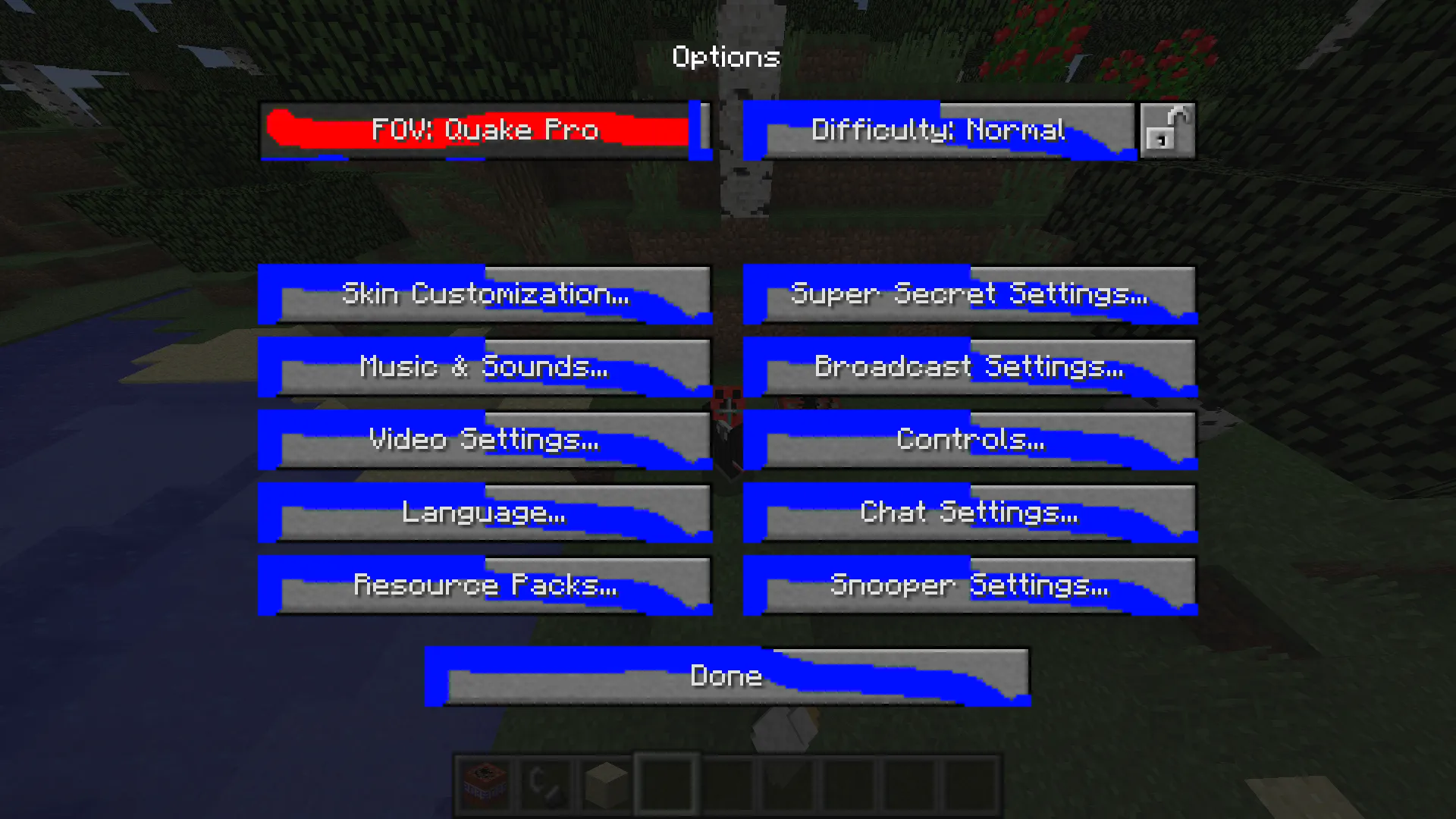Click Done to leave the Options menu

tap(726, 675)
